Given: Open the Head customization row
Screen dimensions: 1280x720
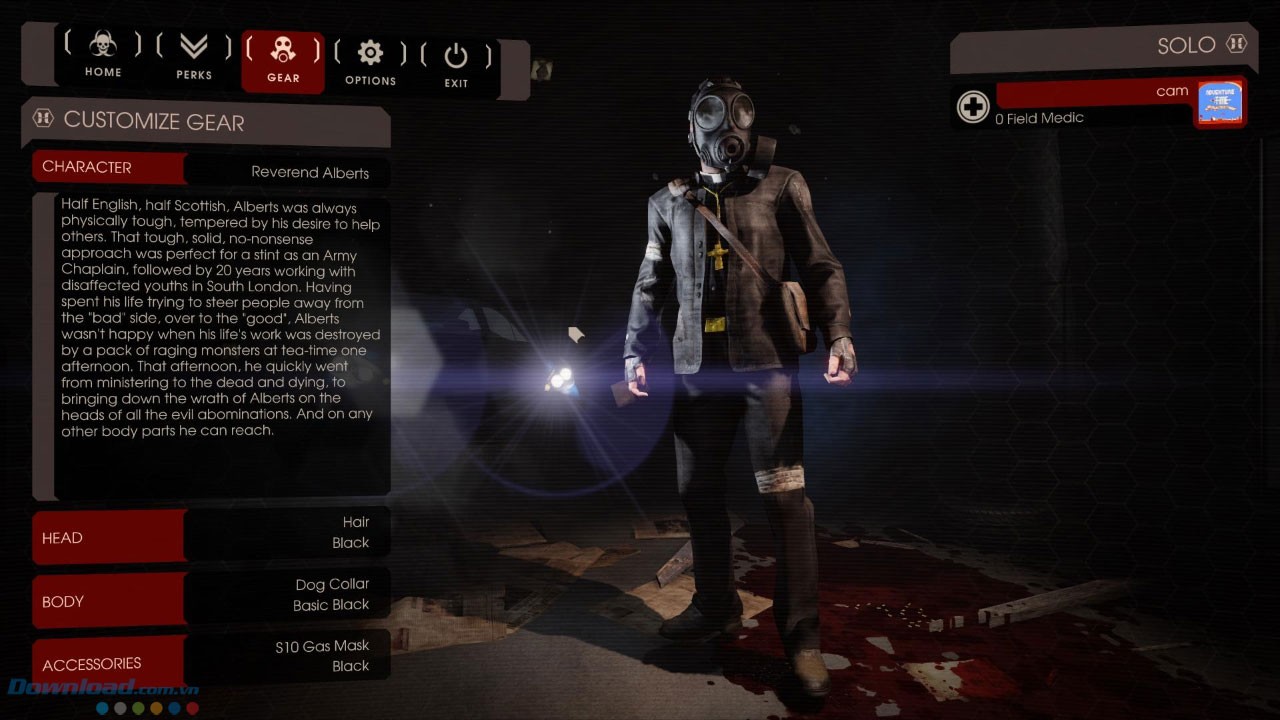Looking at the screenshot, I should (x=210, y=537).
